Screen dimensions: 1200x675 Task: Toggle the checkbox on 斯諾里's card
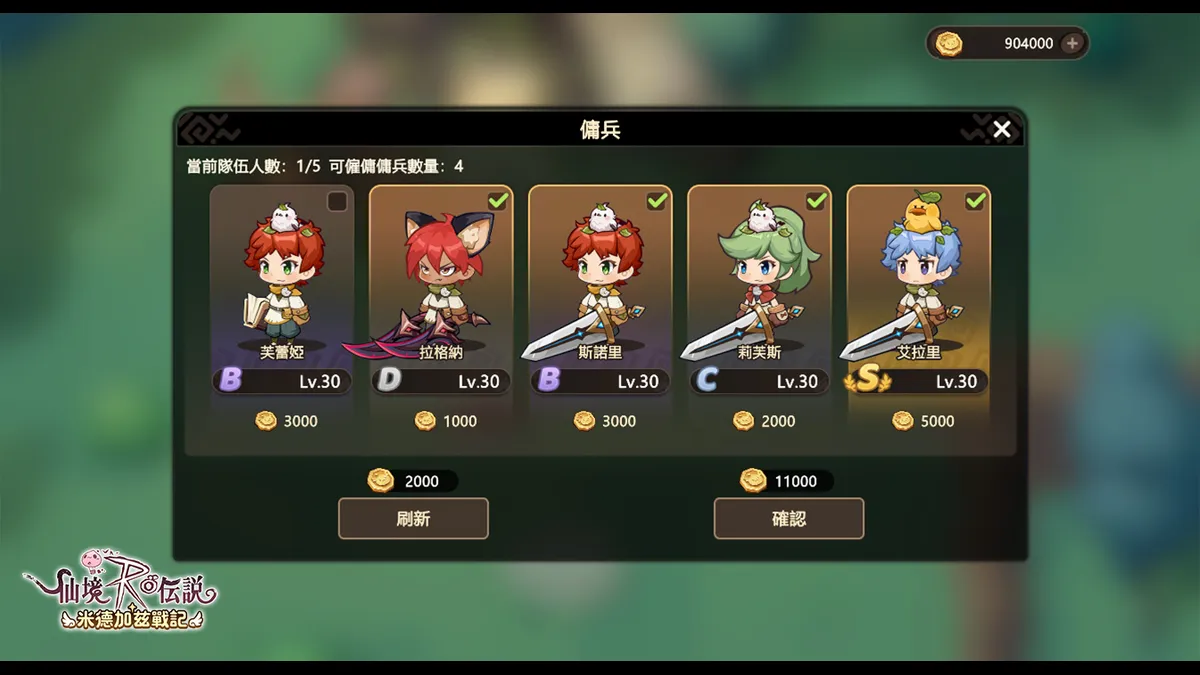pos(657,202)
